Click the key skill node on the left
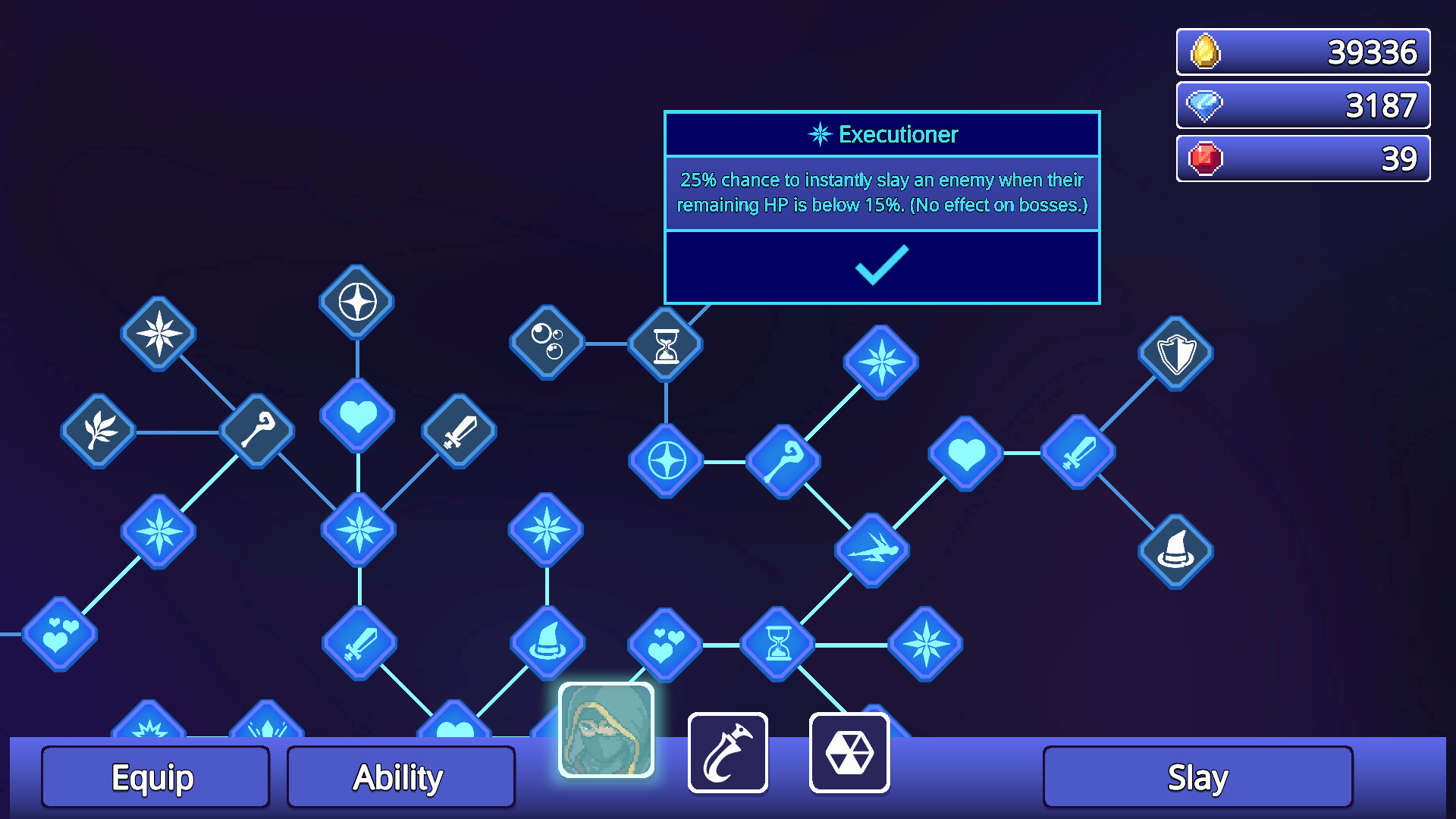1456x819 pixels. (256, 432)
